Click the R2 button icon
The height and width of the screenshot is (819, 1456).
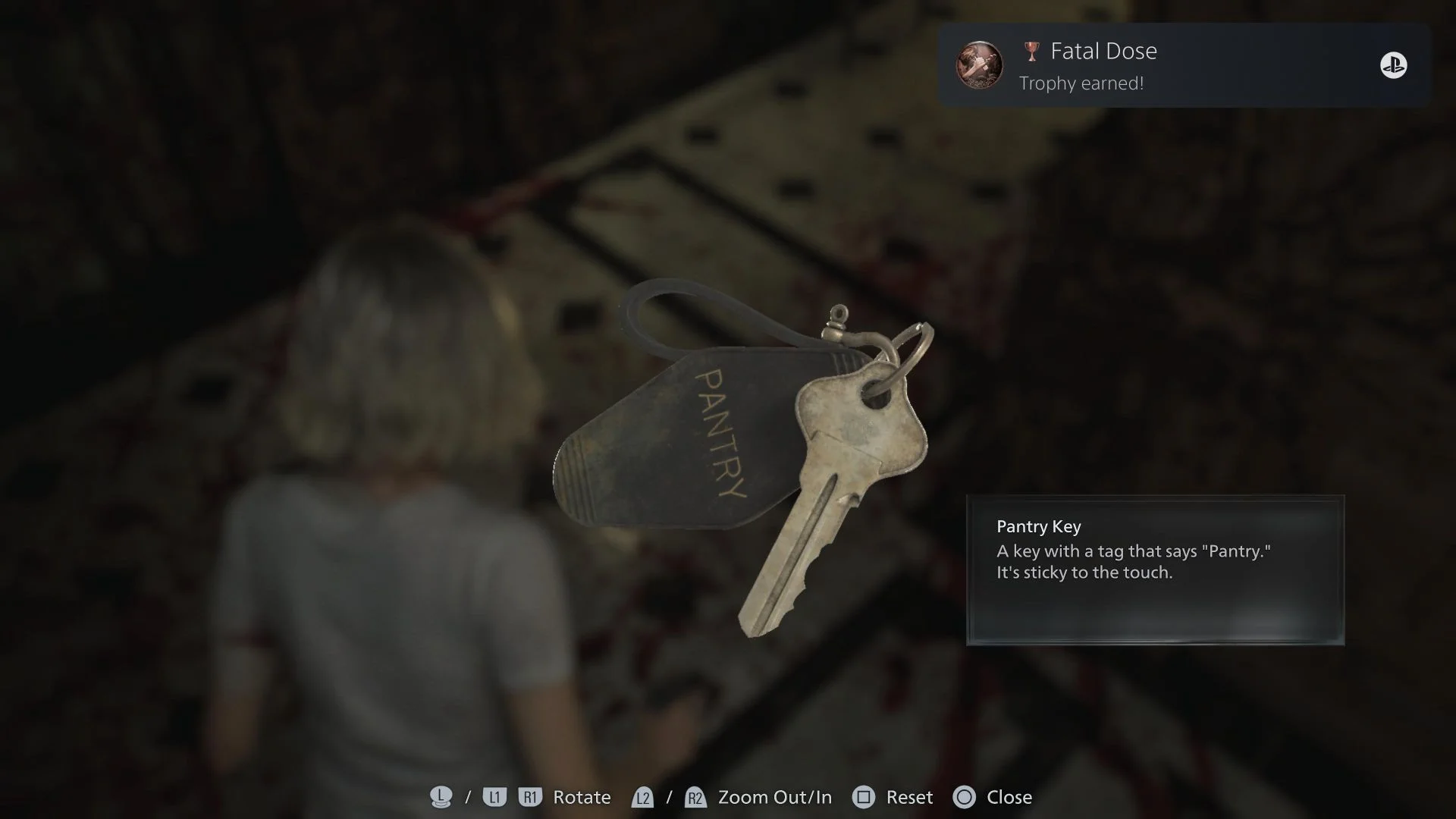point(695,797)
